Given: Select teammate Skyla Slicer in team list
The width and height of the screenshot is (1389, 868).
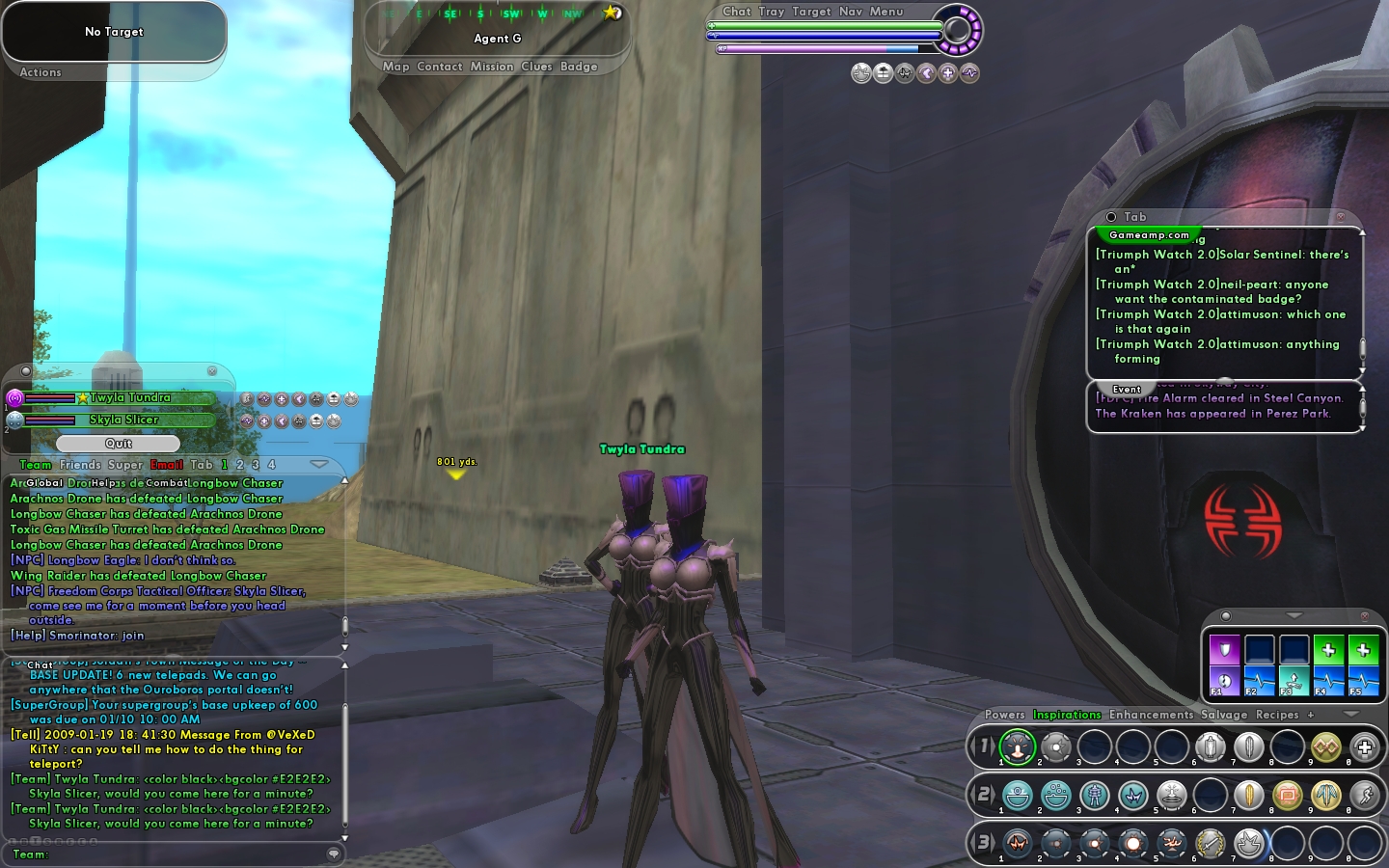Looking at the screenshot, I should [x=123, y=420].
